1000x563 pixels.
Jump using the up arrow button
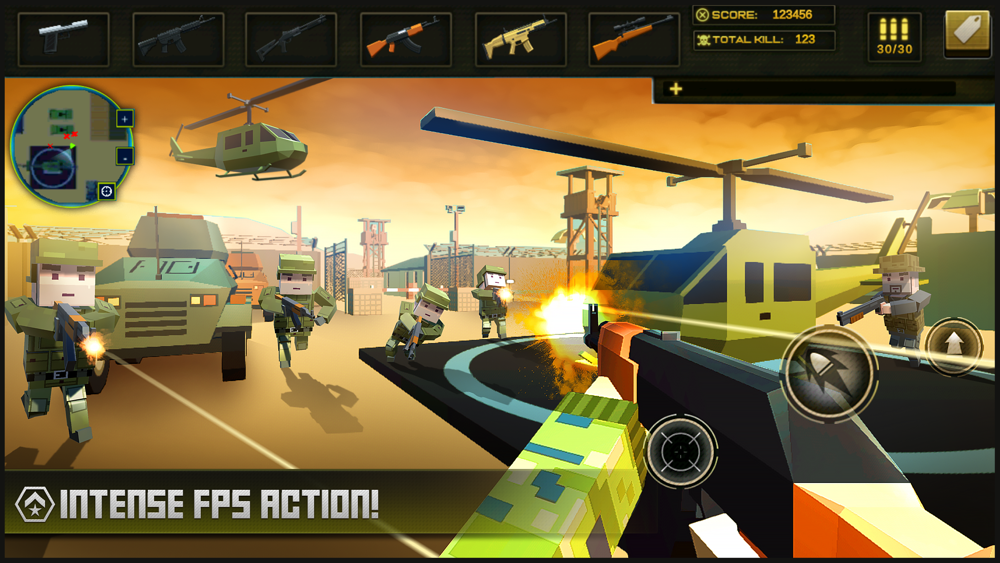tap(954, 347)
